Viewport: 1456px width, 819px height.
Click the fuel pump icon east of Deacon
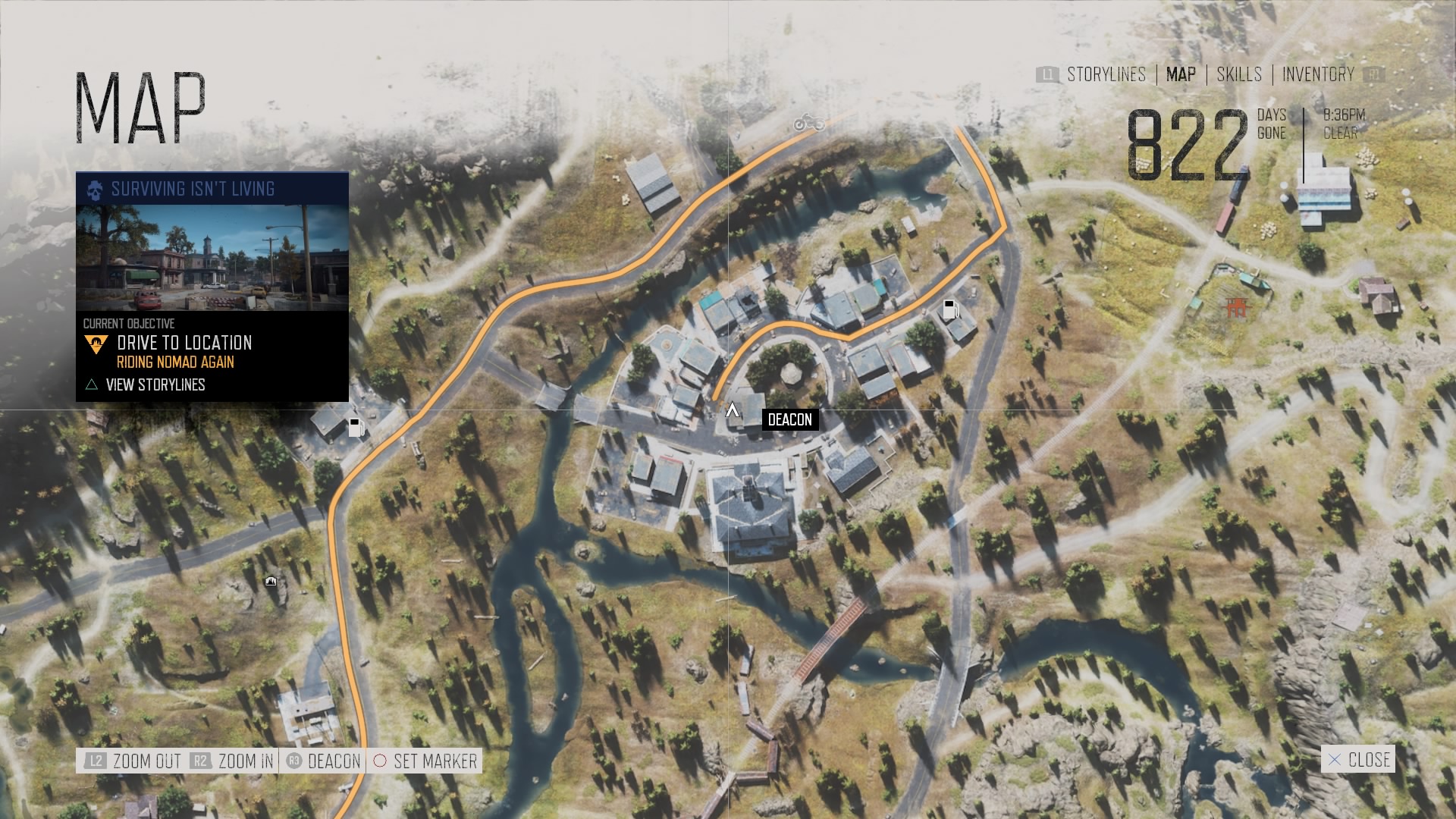coord(950,308)
